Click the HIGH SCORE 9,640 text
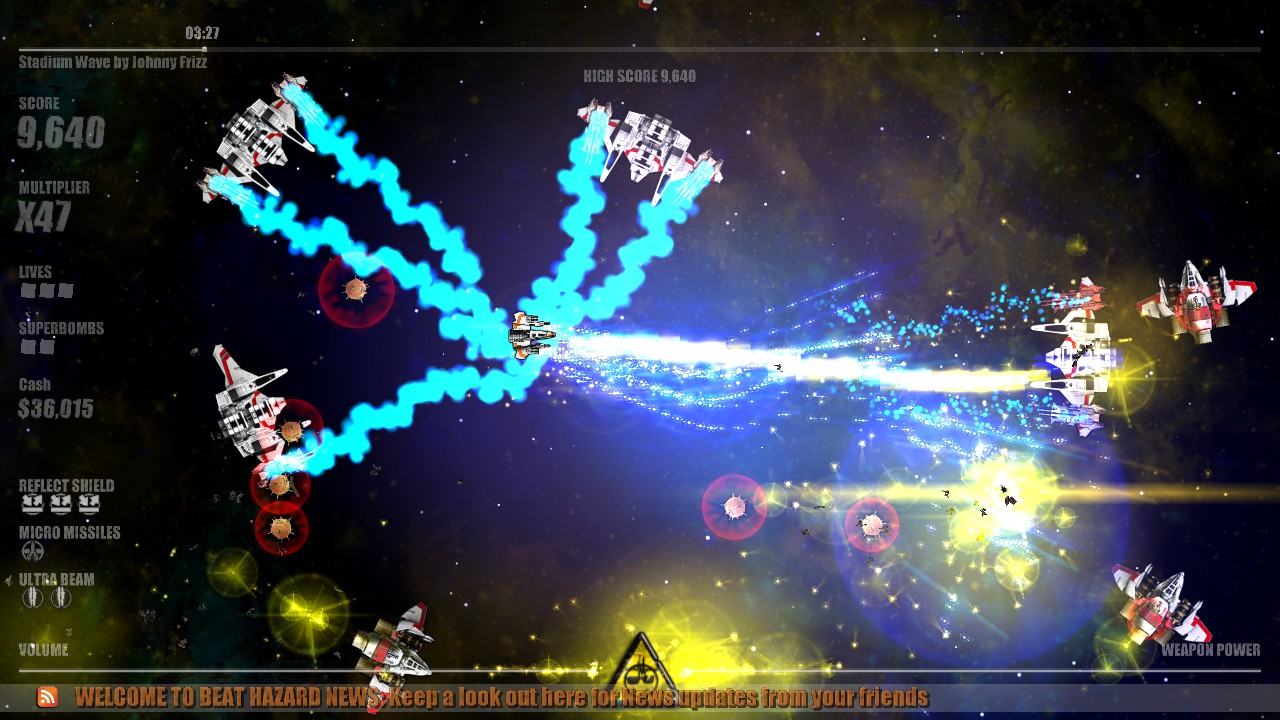 click(640, 74)
